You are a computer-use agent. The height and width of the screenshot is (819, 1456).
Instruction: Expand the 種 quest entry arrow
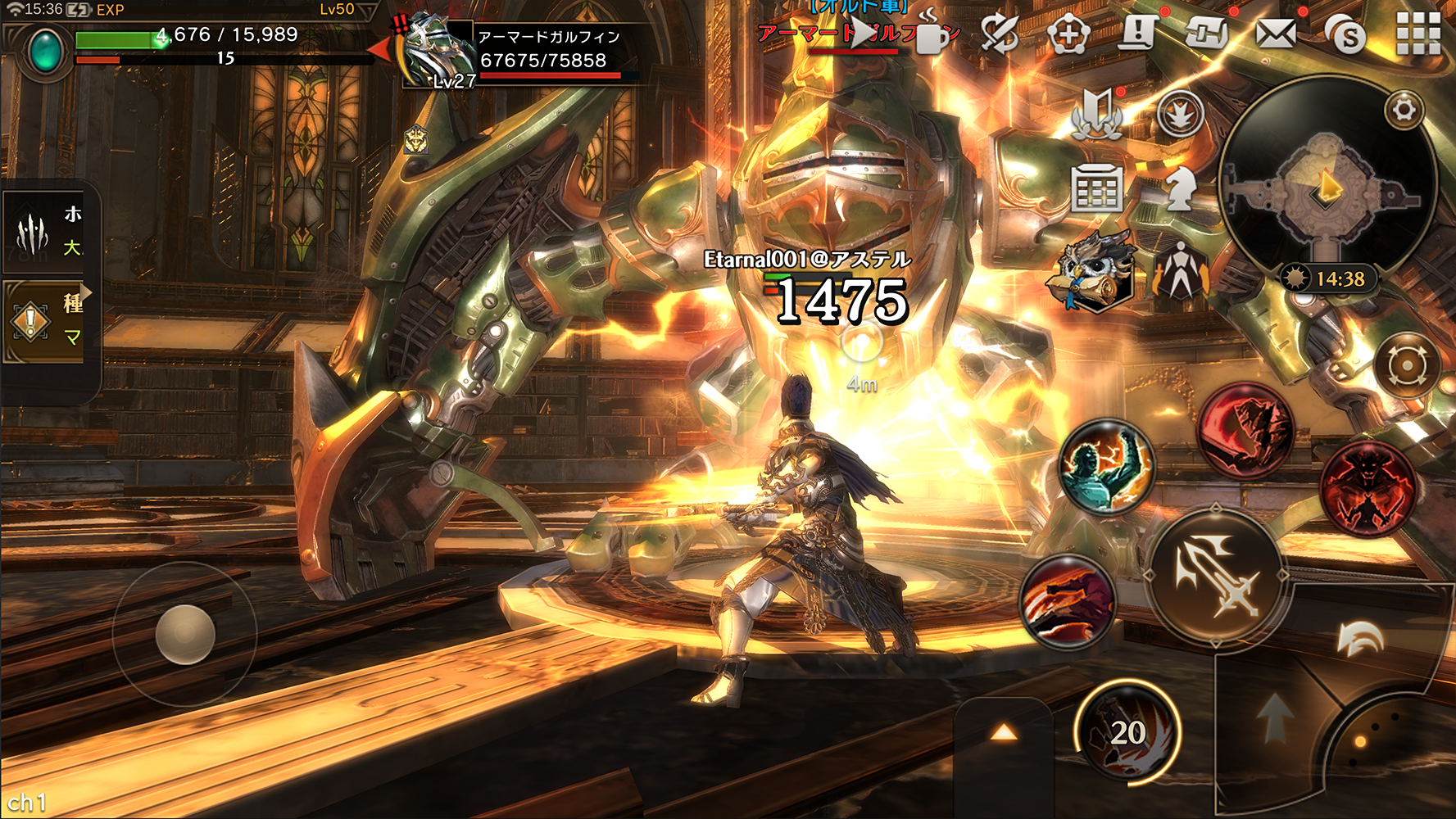[x=84, y=292]
